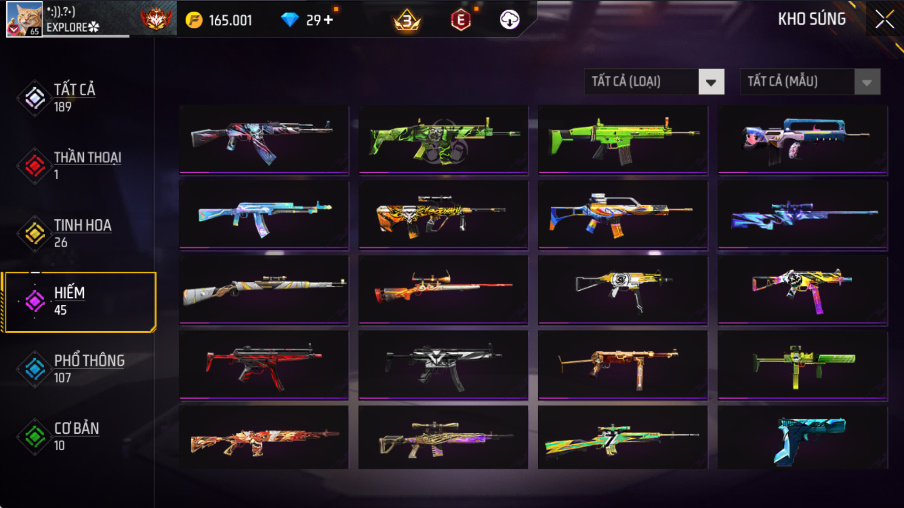The height and width of the screenshot is (508, 904).
Task: Open the Tất Cả (Mẫu) dropdown
Action: point(810,82)
